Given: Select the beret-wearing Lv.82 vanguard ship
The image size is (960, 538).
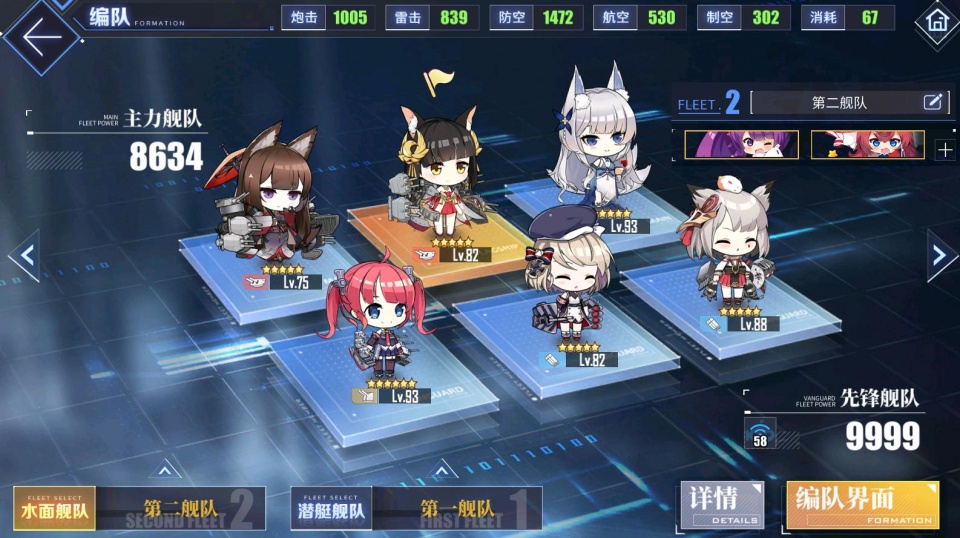Looking at the screenshot, I should [x=568, y=280].
